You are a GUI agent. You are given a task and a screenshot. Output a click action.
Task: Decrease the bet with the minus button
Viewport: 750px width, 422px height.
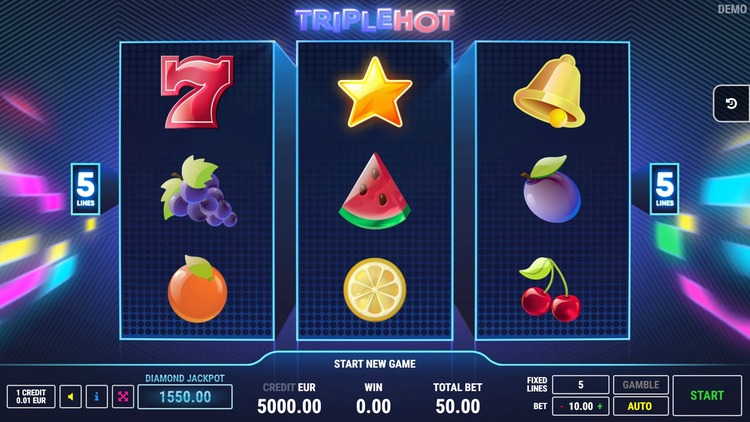[560, 407]
